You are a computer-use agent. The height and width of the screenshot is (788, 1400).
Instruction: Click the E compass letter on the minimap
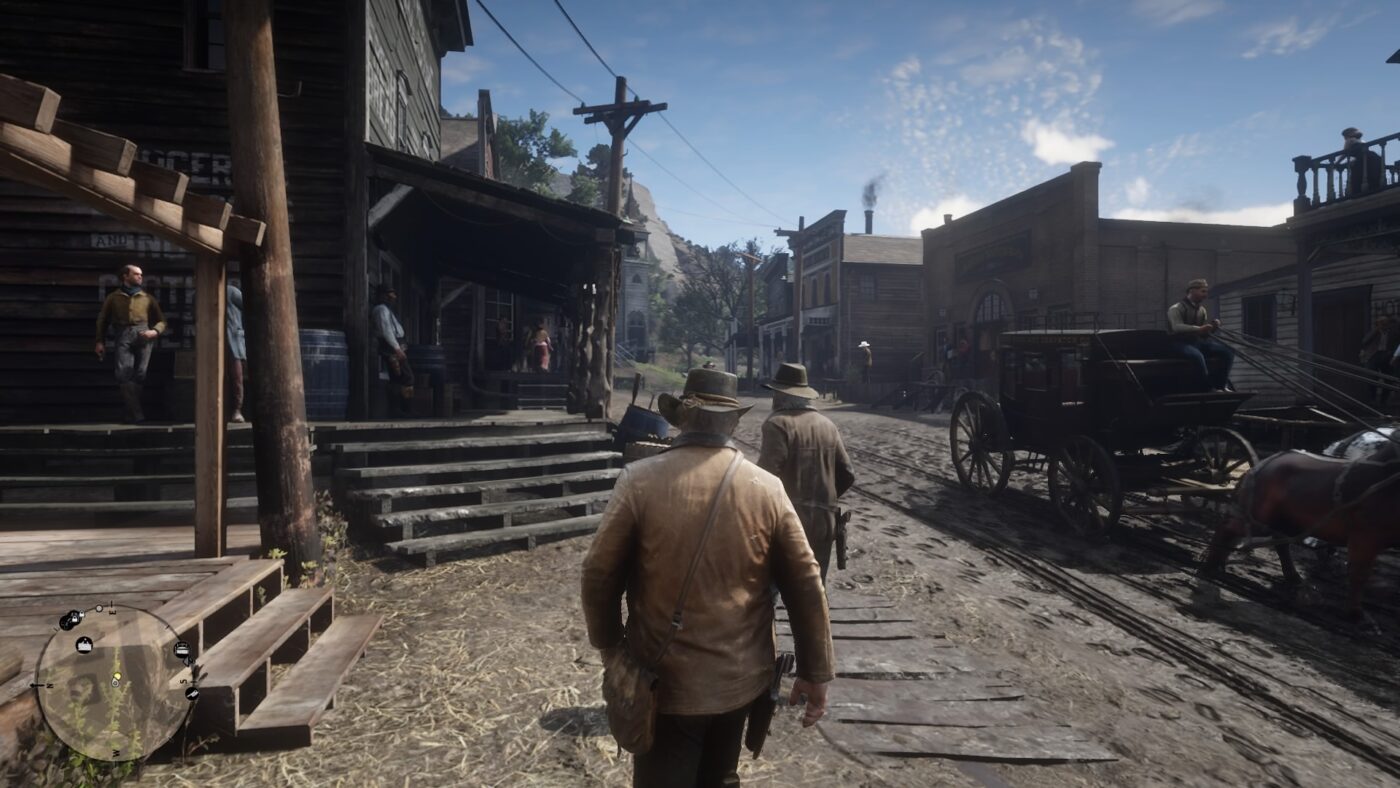click(x=112, y=611)
